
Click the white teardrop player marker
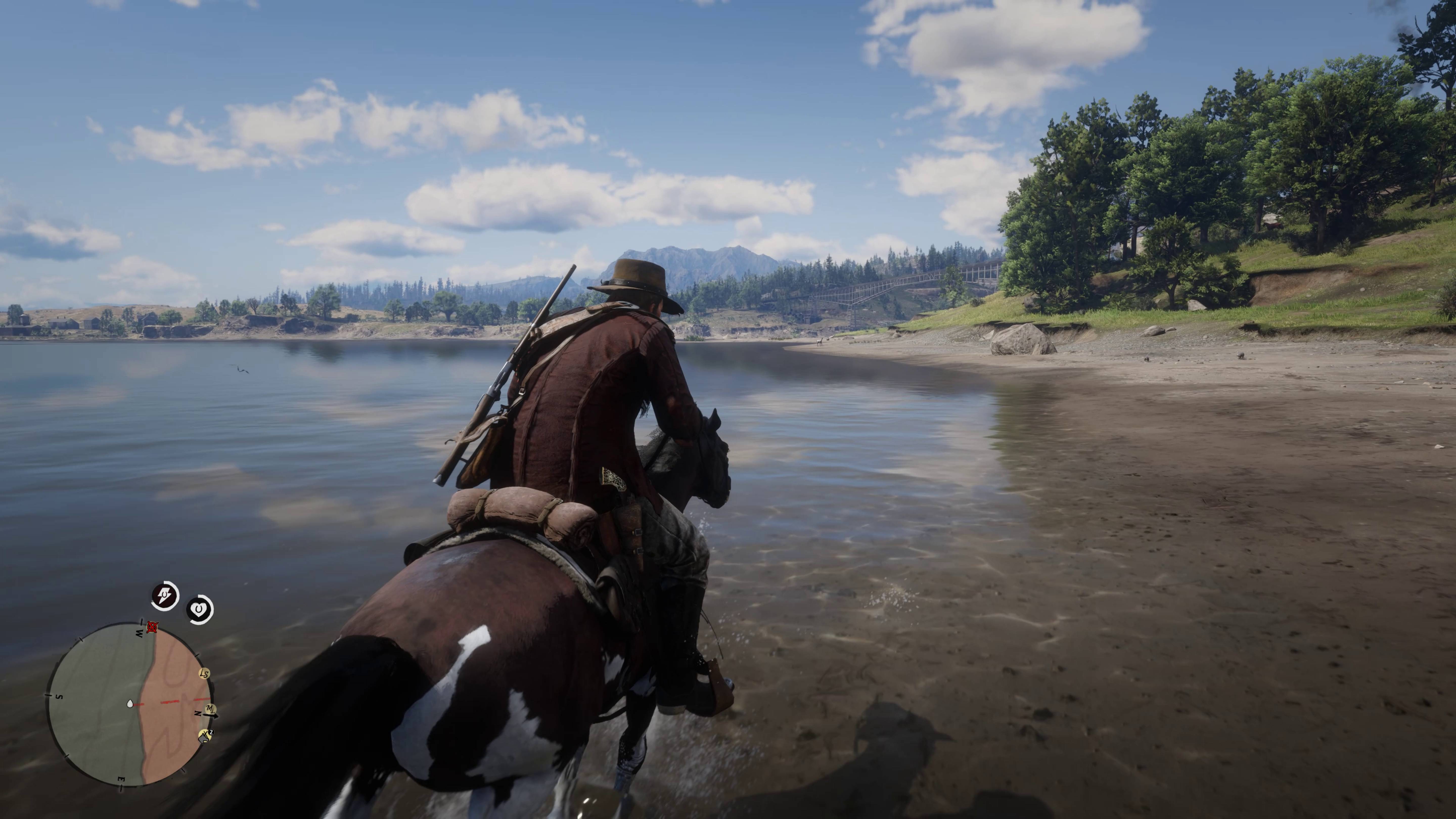(130, 704)
